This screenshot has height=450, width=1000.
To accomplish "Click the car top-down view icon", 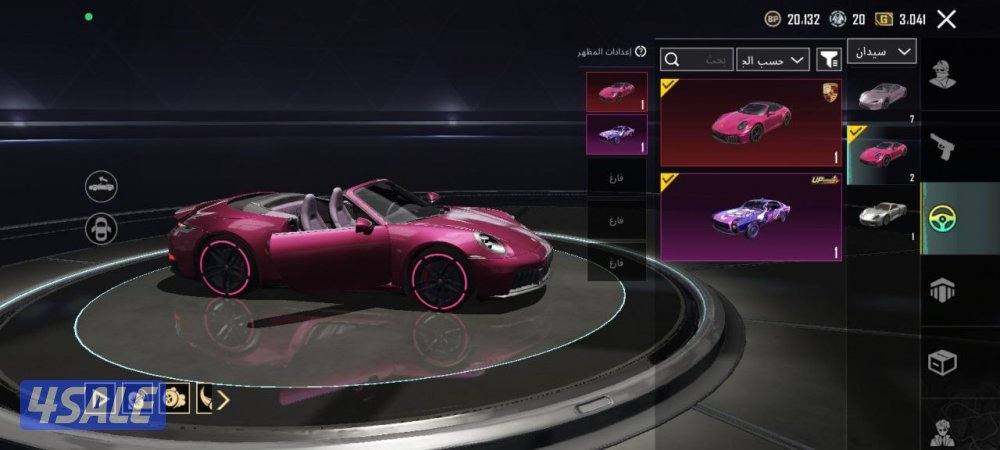I will 101,228.
